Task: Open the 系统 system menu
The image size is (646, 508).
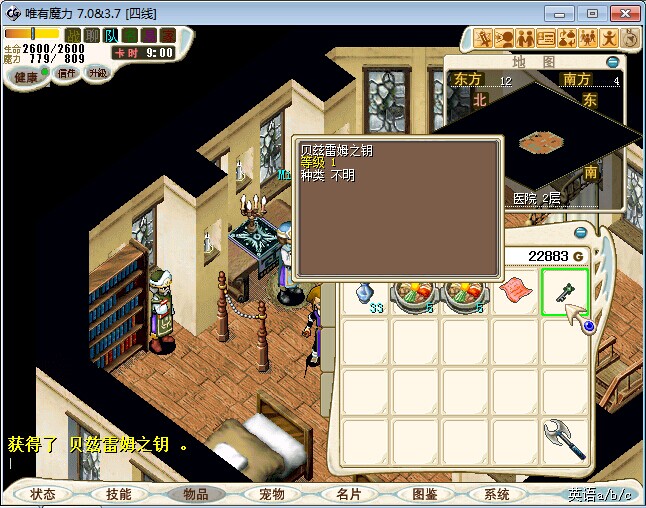Action: pos(497,494)
